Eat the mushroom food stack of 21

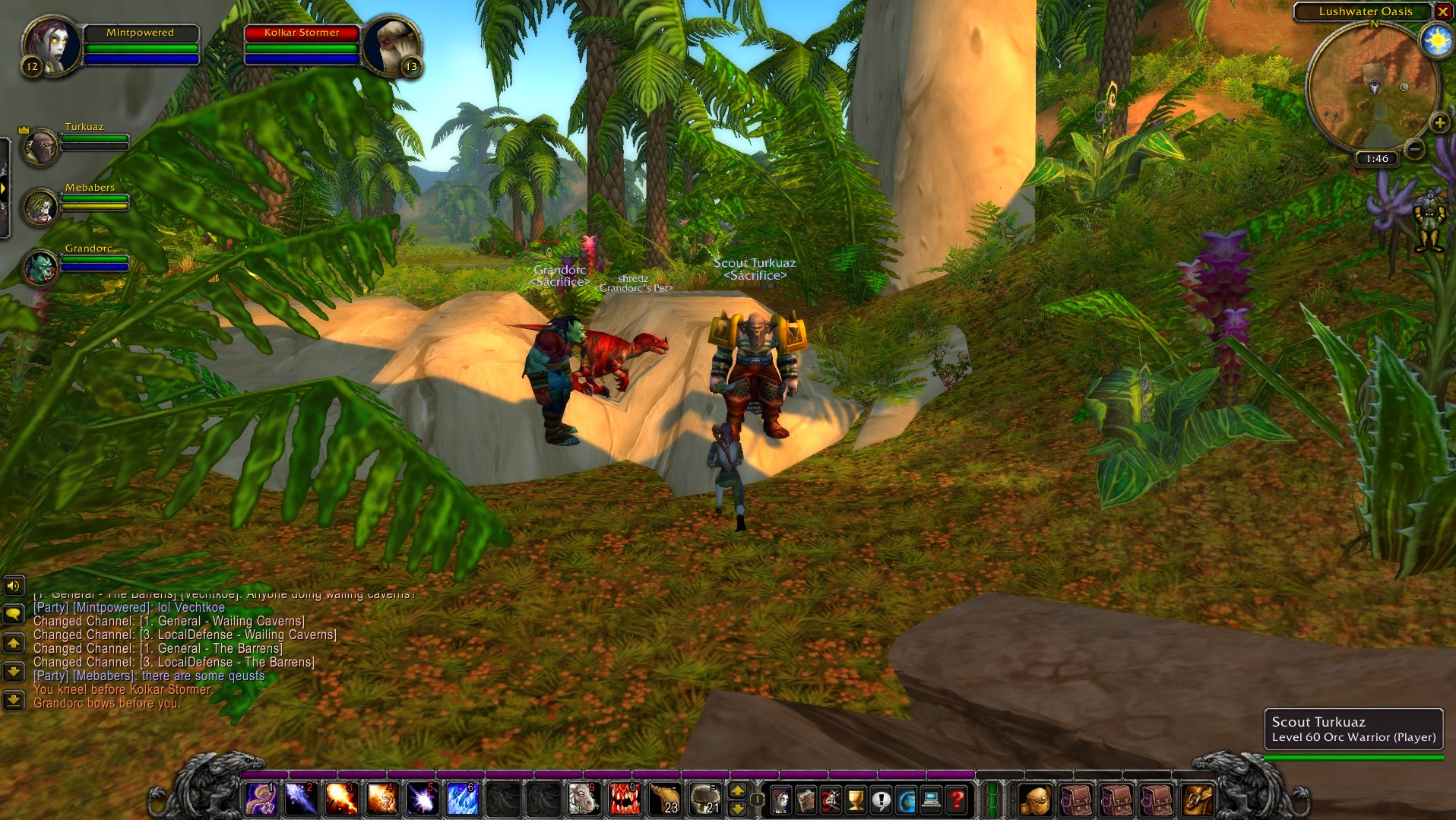704,799
